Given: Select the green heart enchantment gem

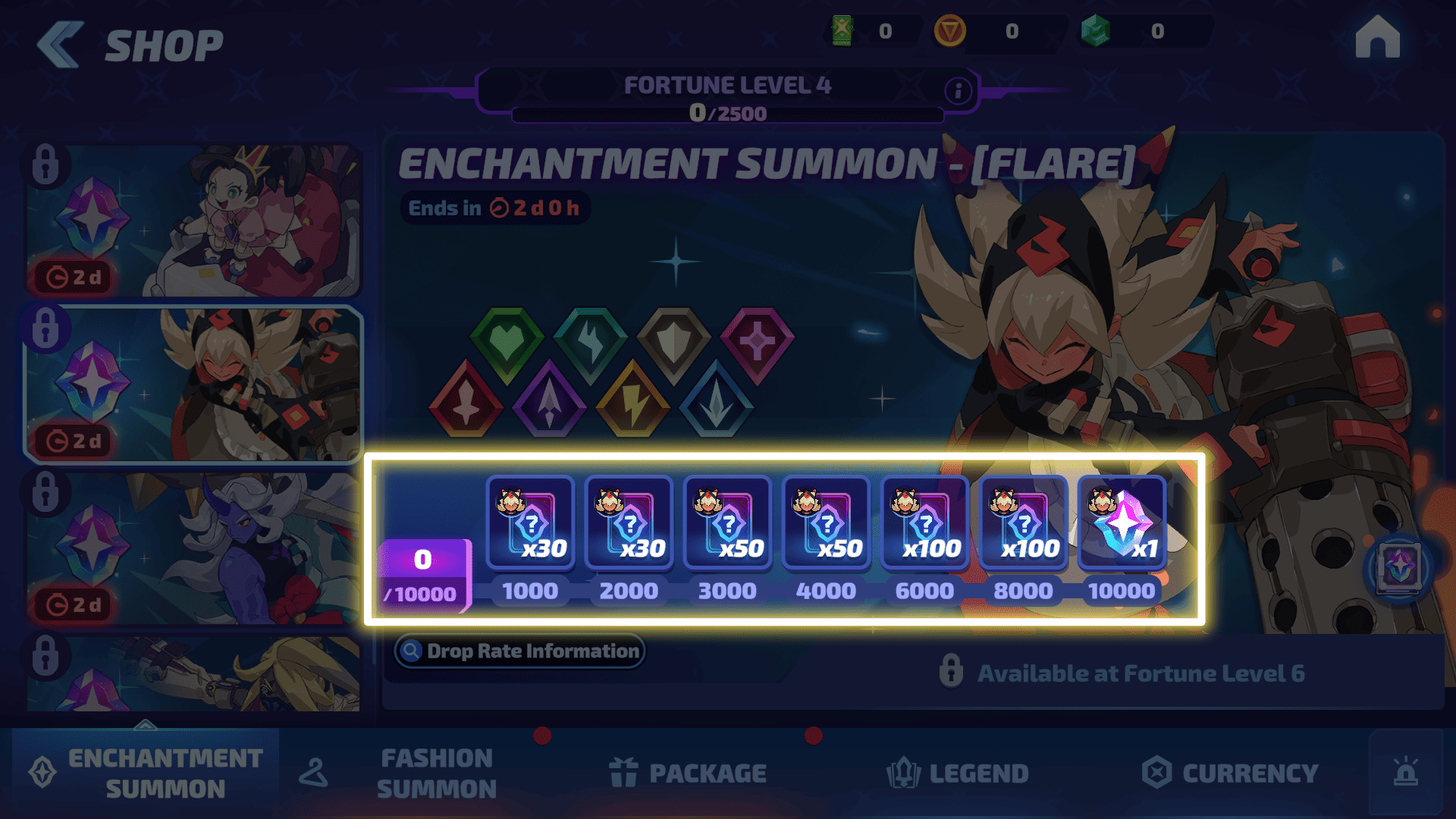Looking at the screenshot, I should [507, 343].
